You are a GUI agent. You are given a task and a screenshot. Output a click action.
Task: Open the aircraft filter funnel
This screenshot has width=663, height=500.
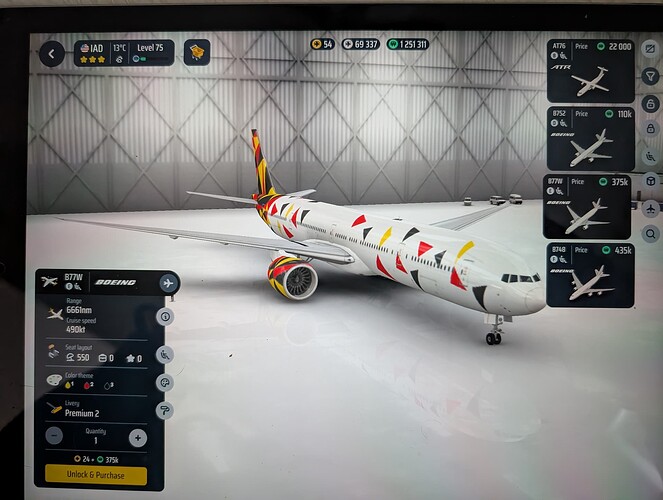click(650, 76)
